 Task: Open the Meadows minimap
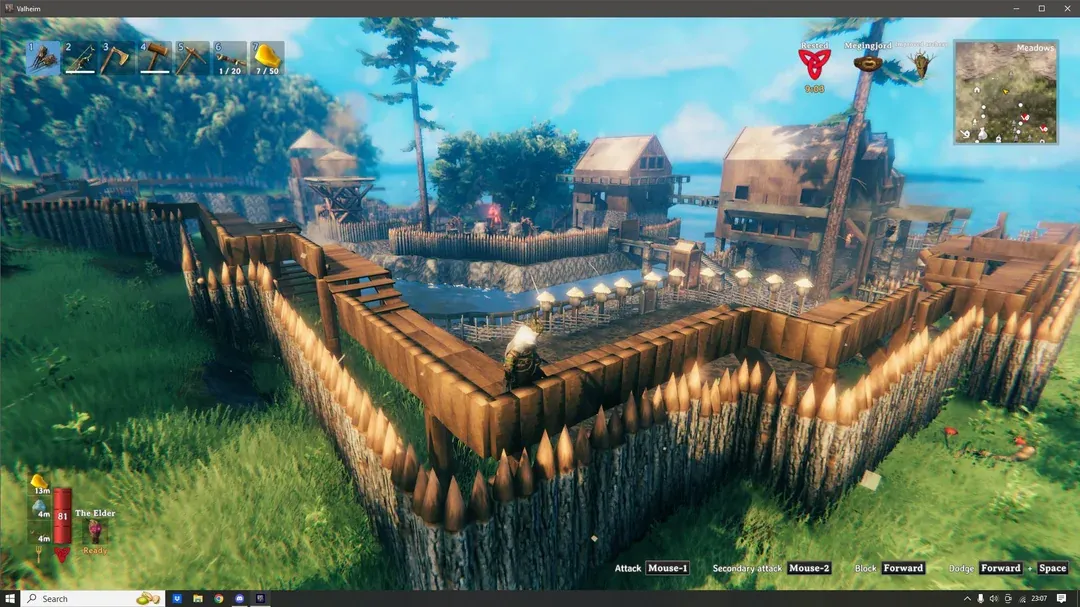coord(1005,92)
